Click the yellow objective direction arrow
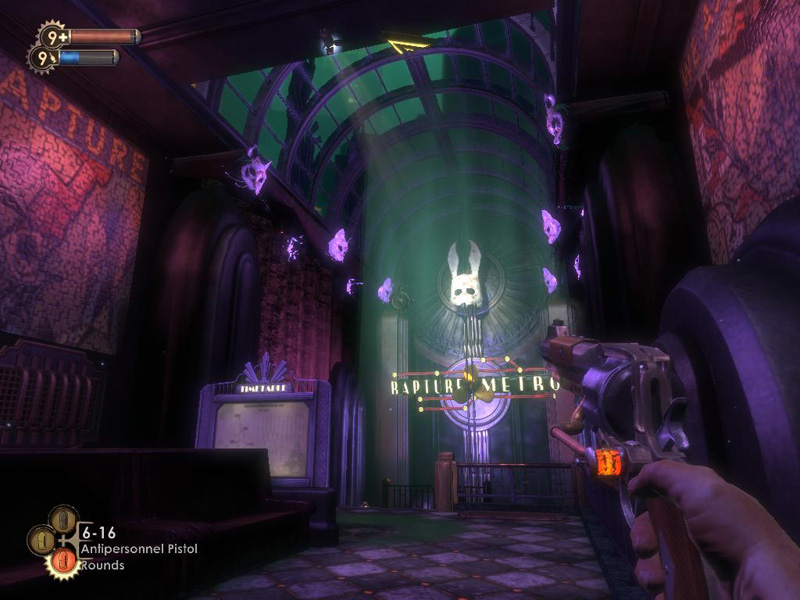 point(406,45)
